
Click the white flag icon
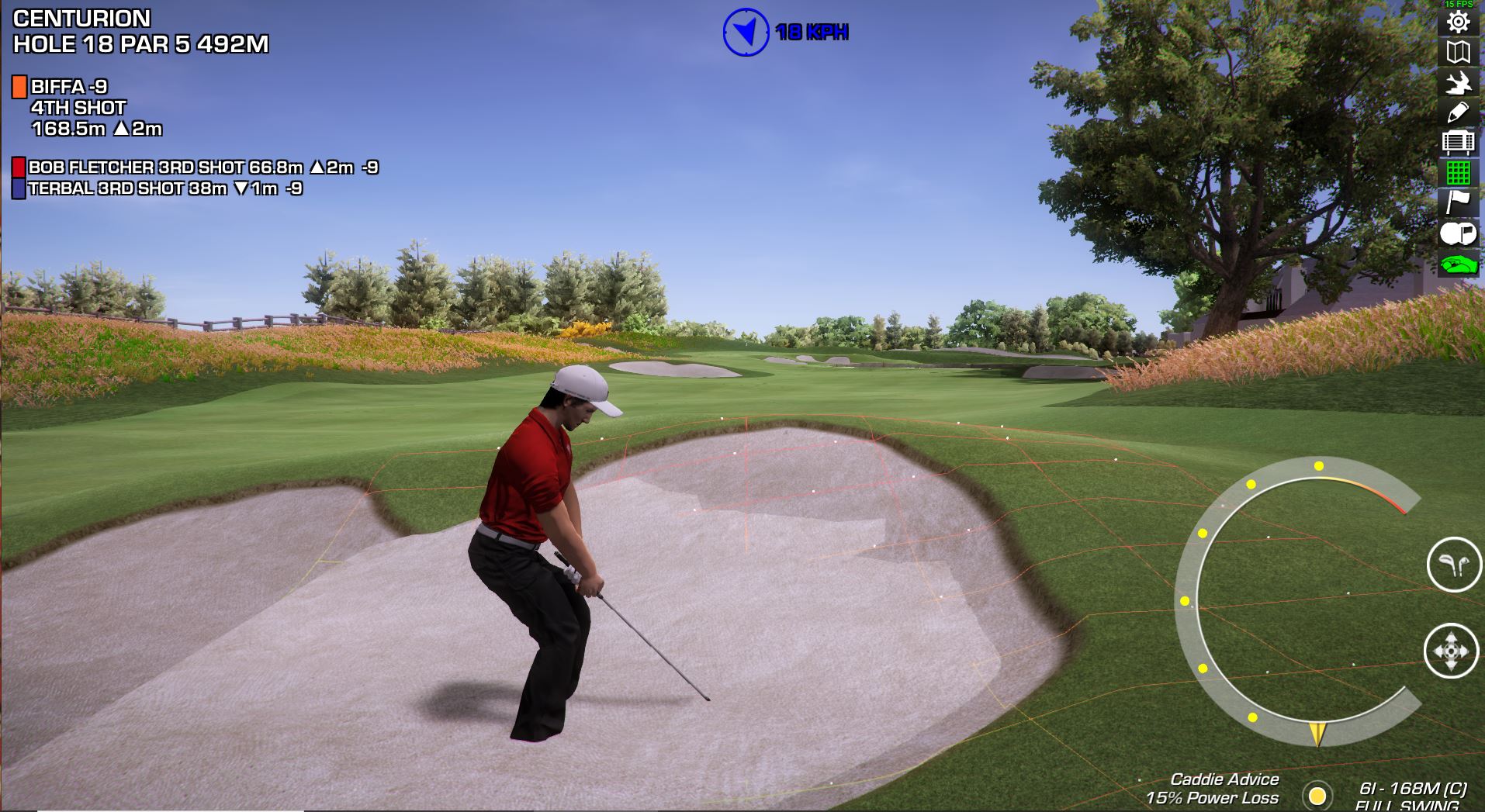[x=1458, y=202]
